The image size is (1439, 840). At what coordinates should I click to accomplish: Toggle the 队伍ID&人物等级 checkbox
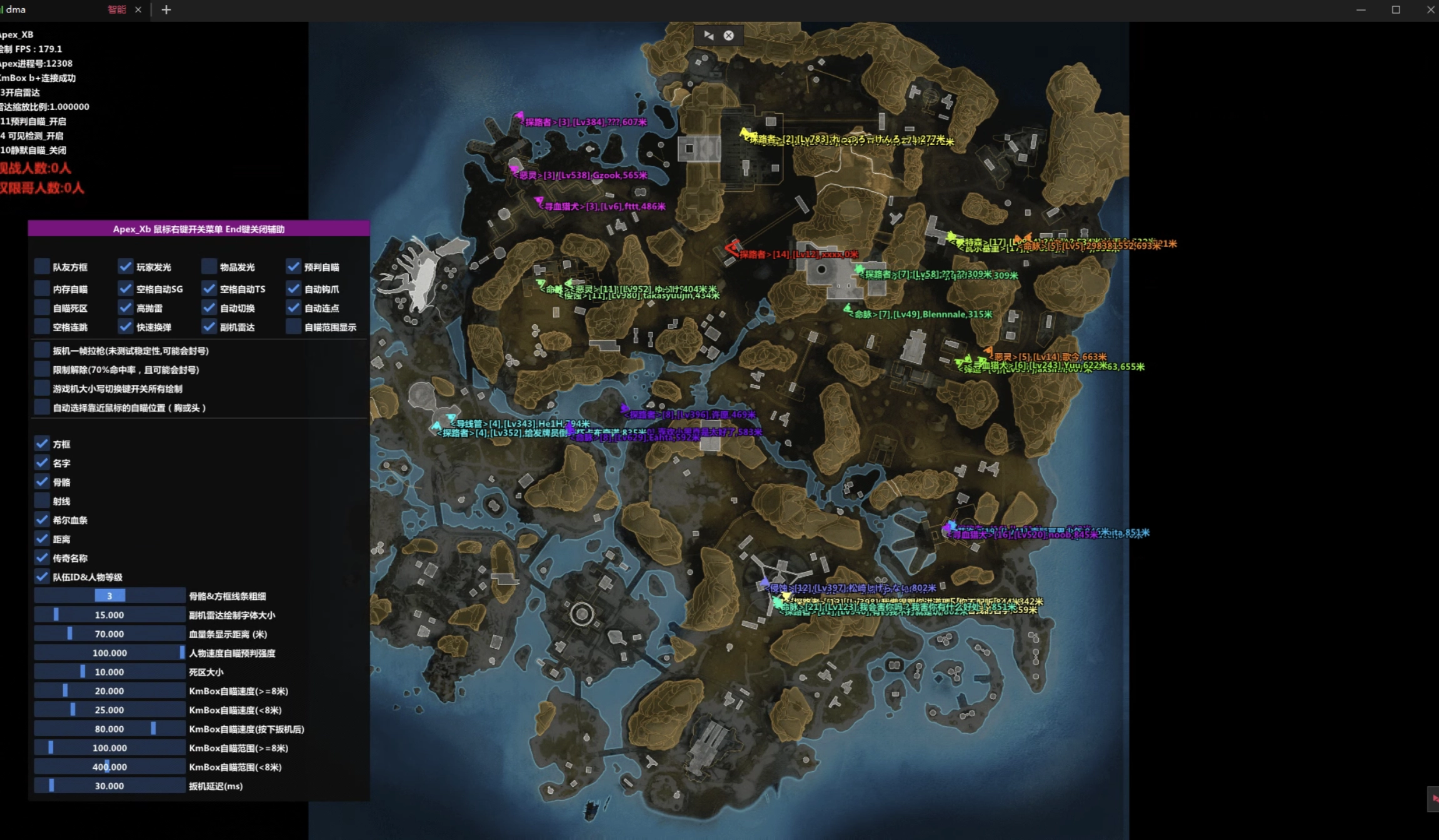[42, 577]
